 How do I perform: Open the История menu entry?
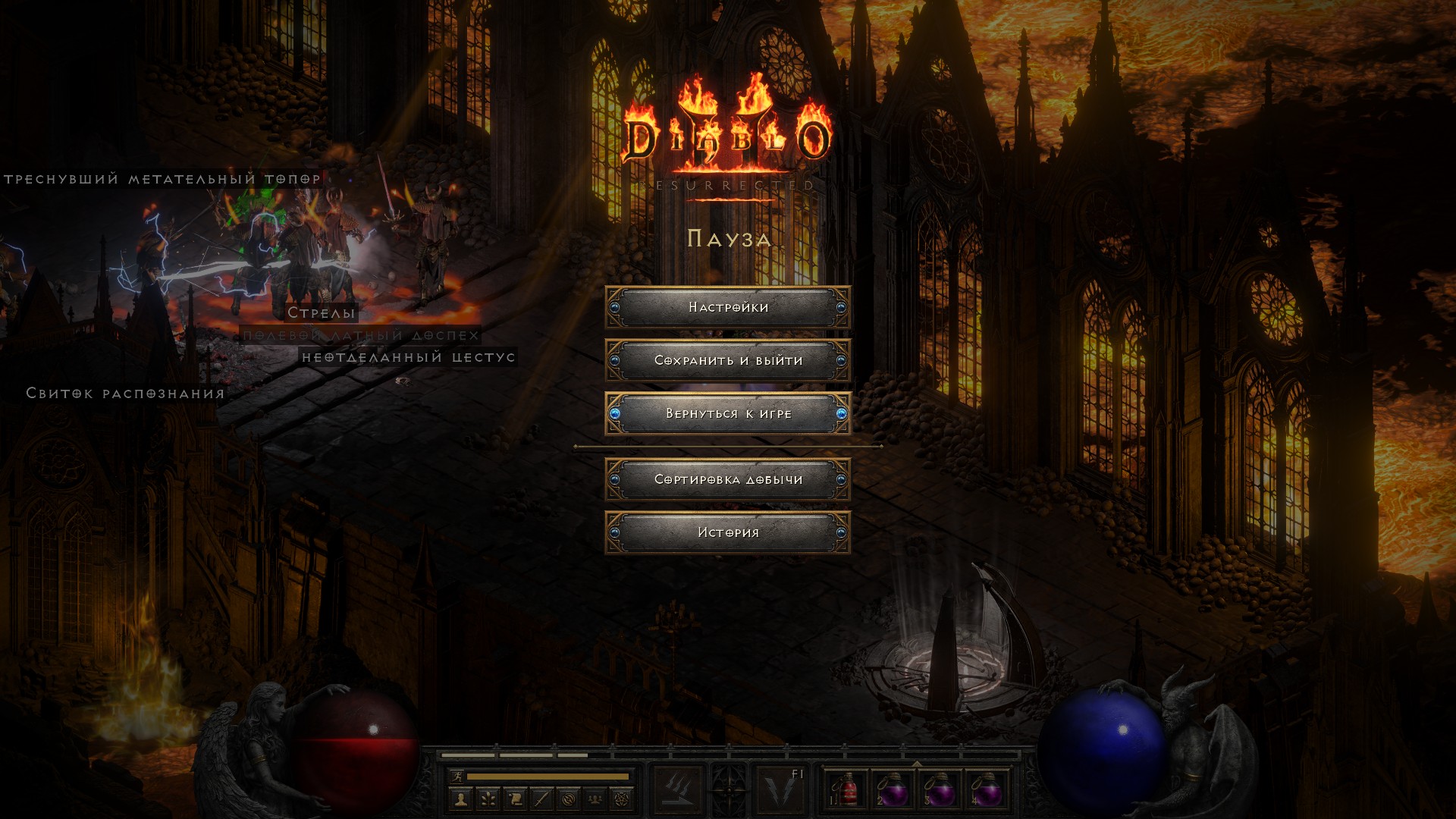click(x=728, y=532)
